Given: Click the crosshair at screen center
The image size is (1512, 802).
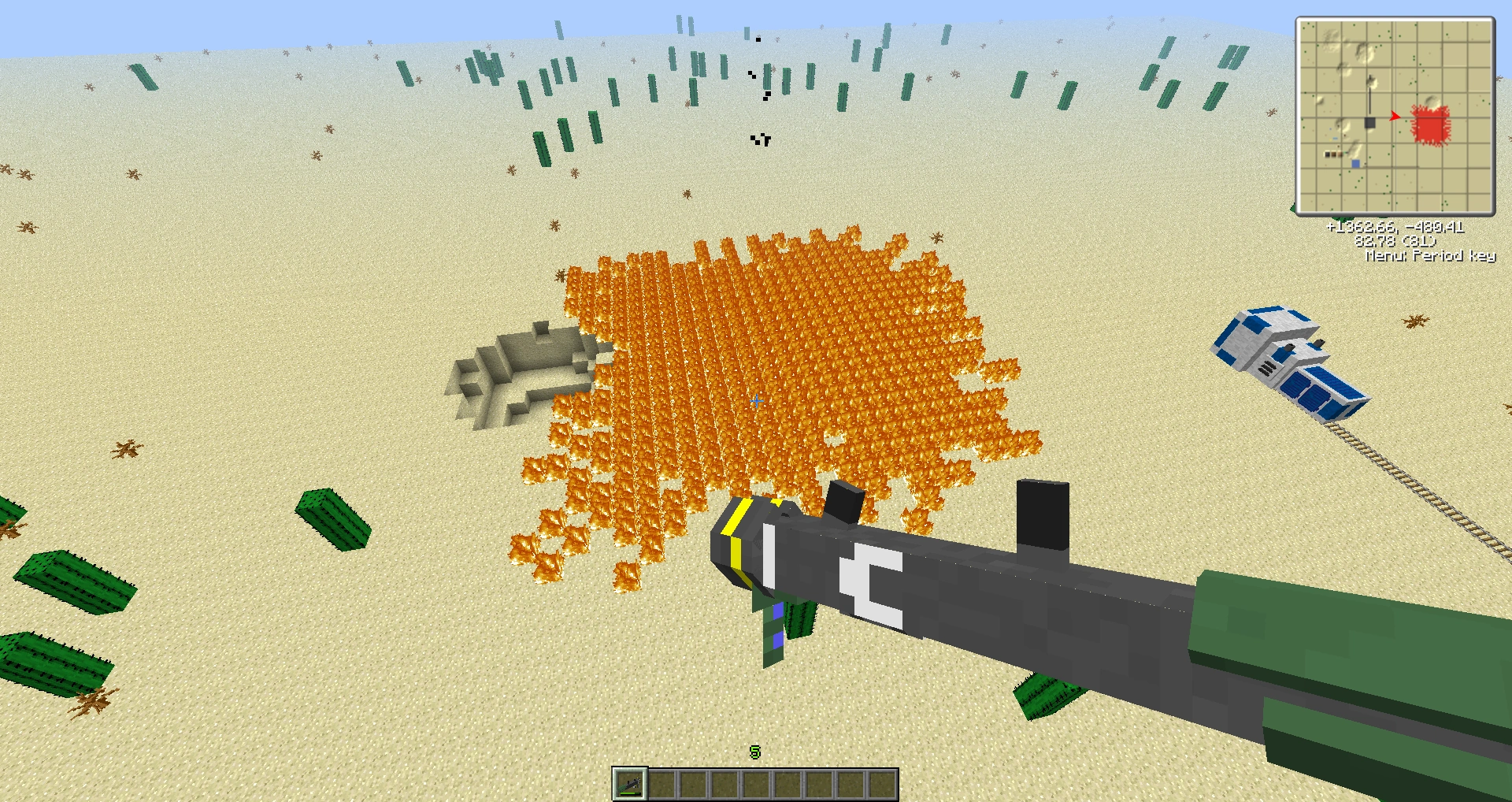Looking at the screenshot, I should point(756,401).
